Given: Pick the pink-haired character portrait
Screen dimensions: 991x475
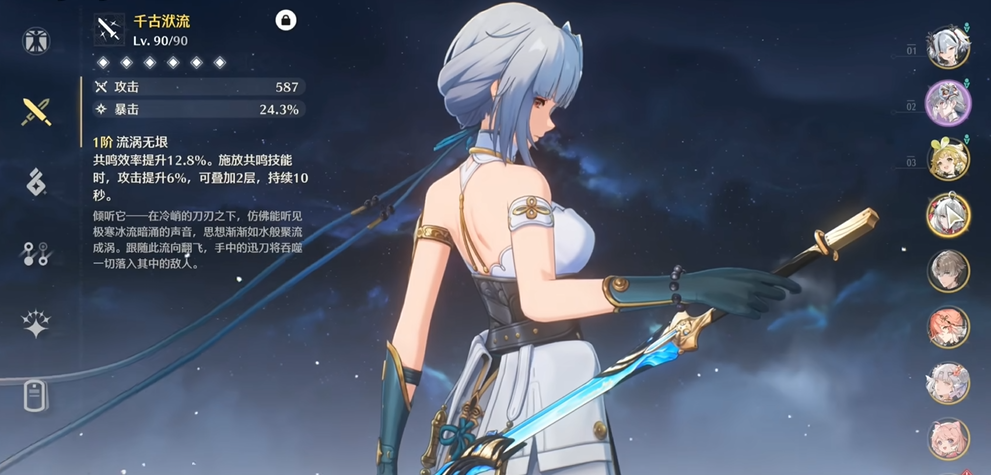Looking at the screenshot, I should tap(947, 438).
